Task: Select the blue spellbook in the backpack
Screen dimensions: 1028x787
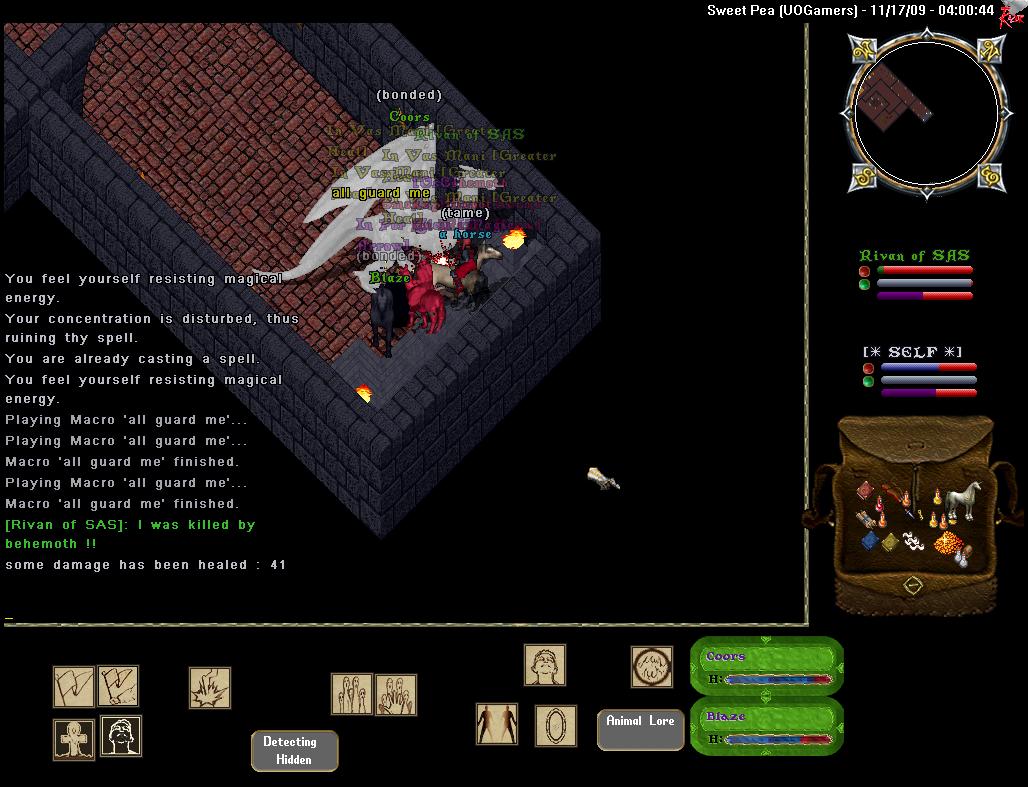Action: point(870,541)
